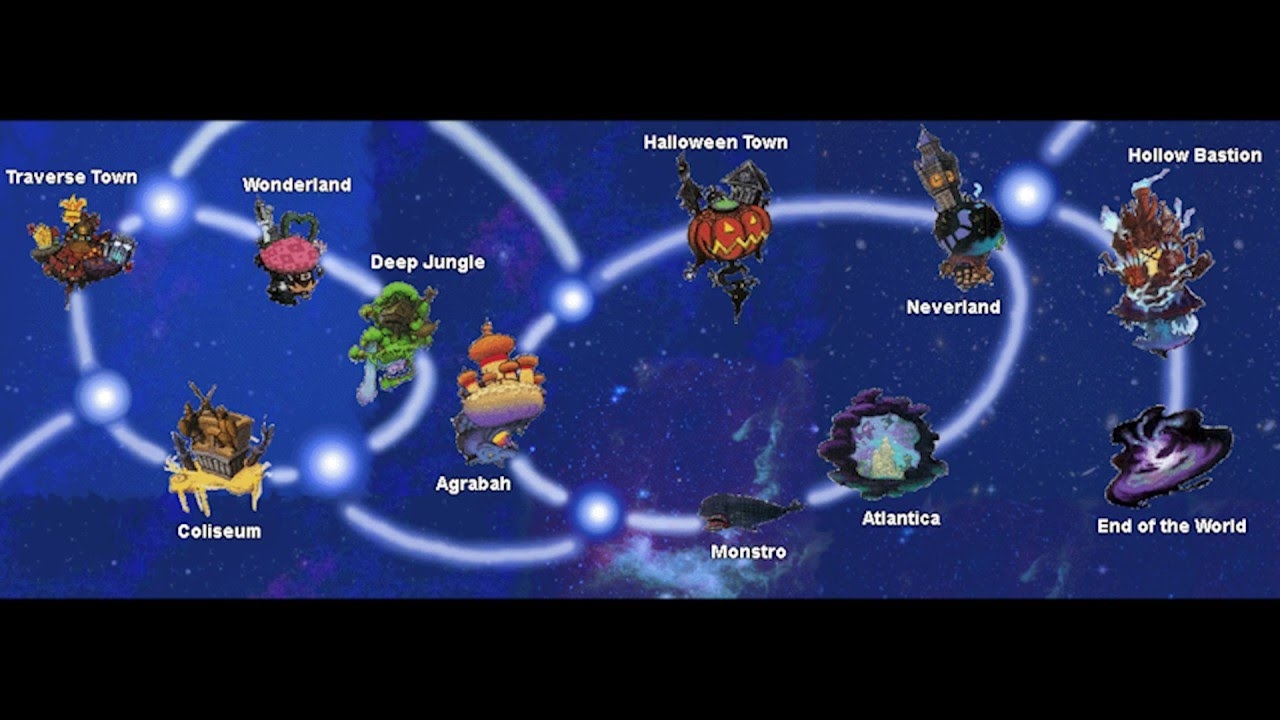
Task: Open Halloween Town via its text label
Action: click(x=717, y=142)
